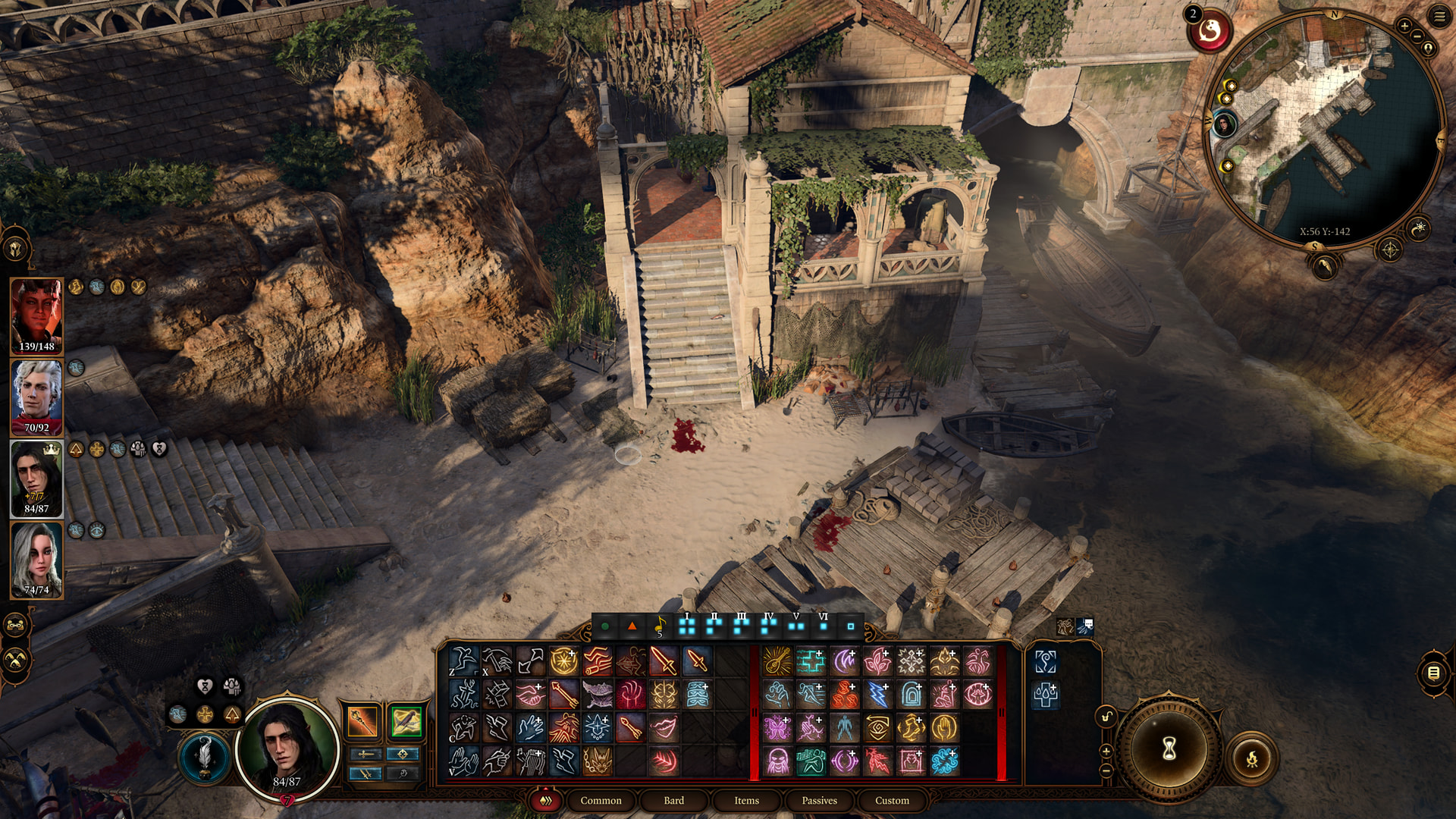Select the Passives hotbar tab
Image resolution: width=1456 pixels, height=819 pixels.
[819, 800]
